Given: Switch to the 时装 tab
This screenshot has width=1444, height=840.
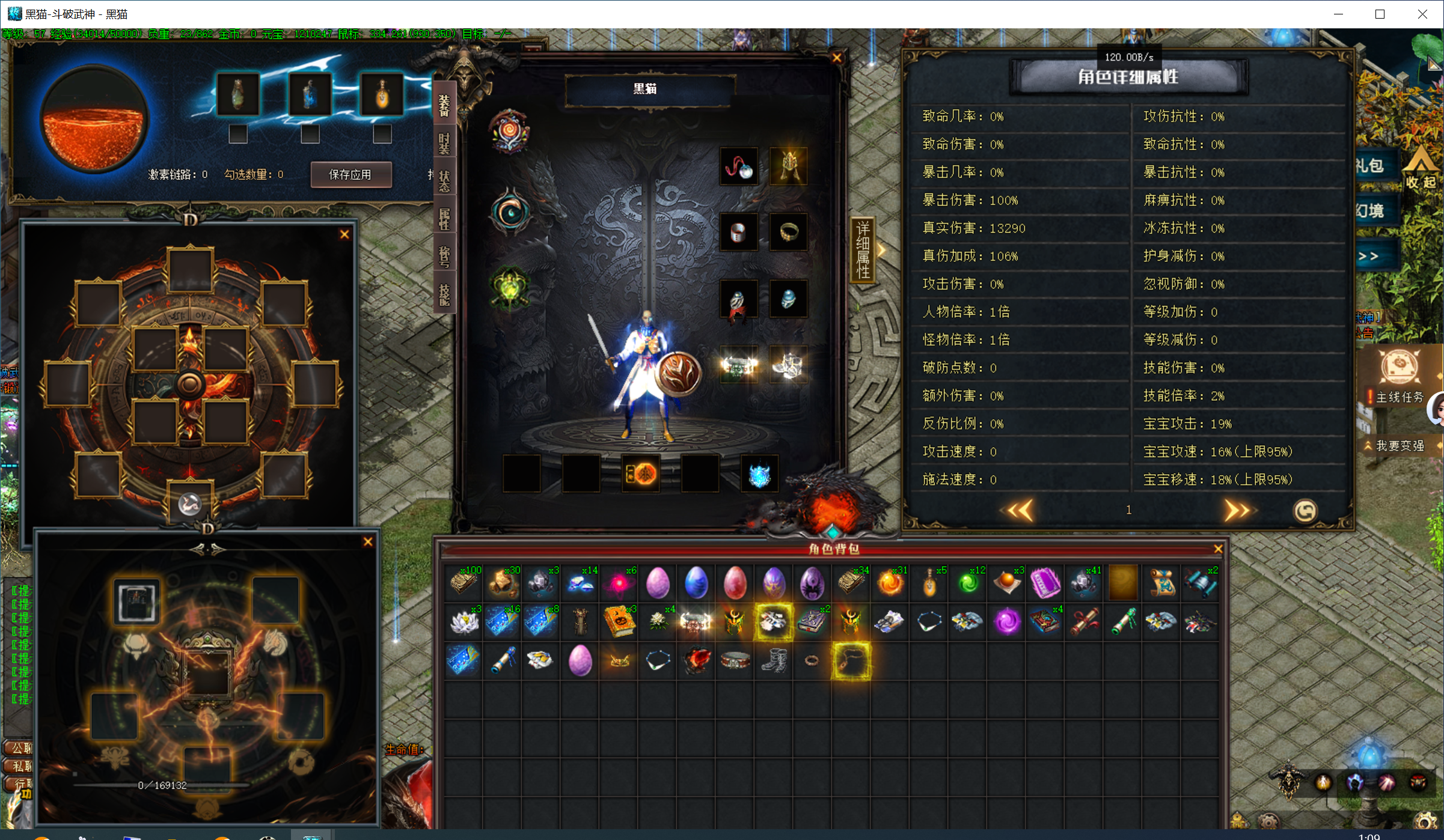Looking at the screenshot, I should click(x=444, y=144).
